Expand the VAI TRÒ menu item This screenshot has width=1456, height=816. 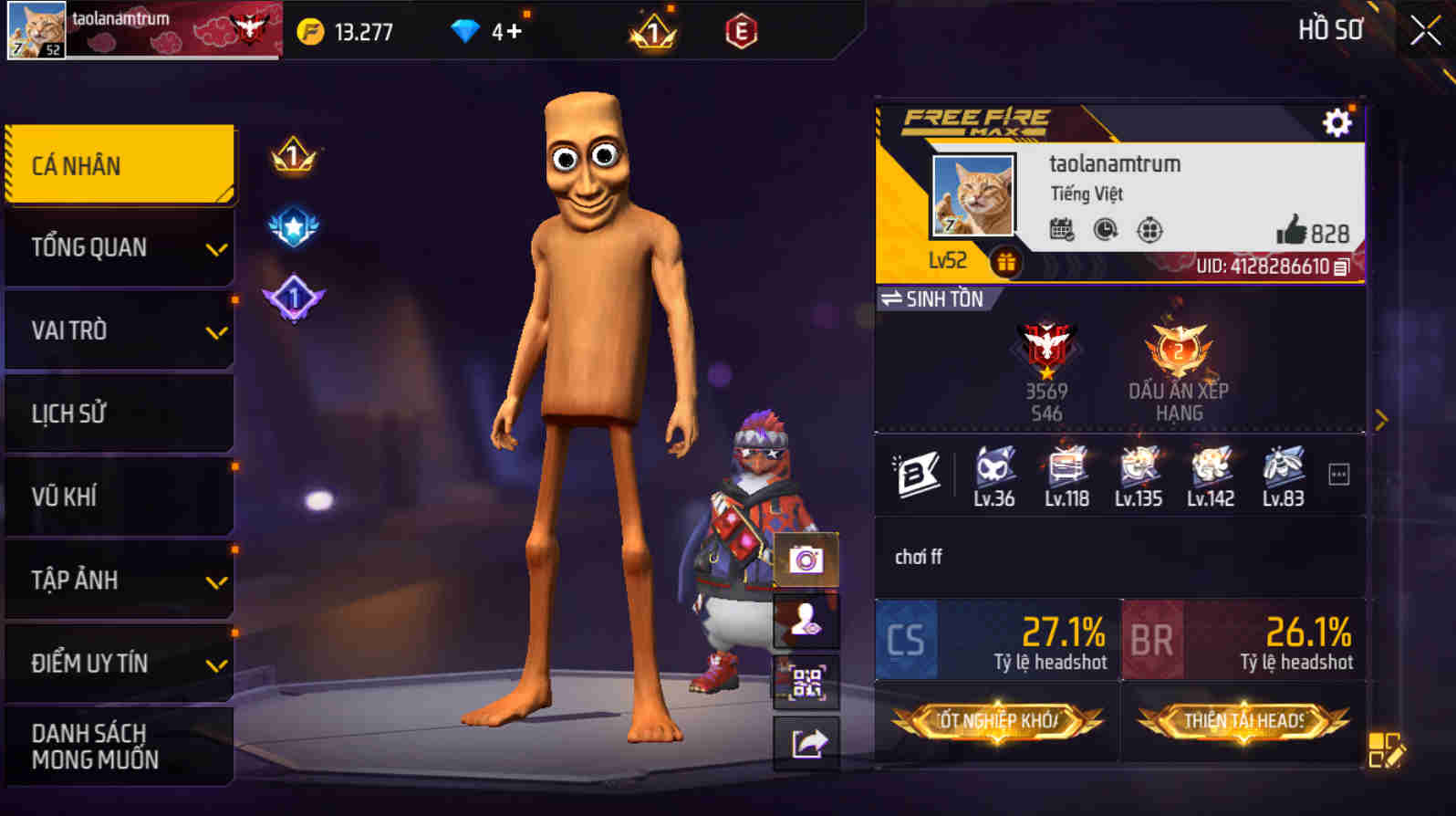coord(119,330)
